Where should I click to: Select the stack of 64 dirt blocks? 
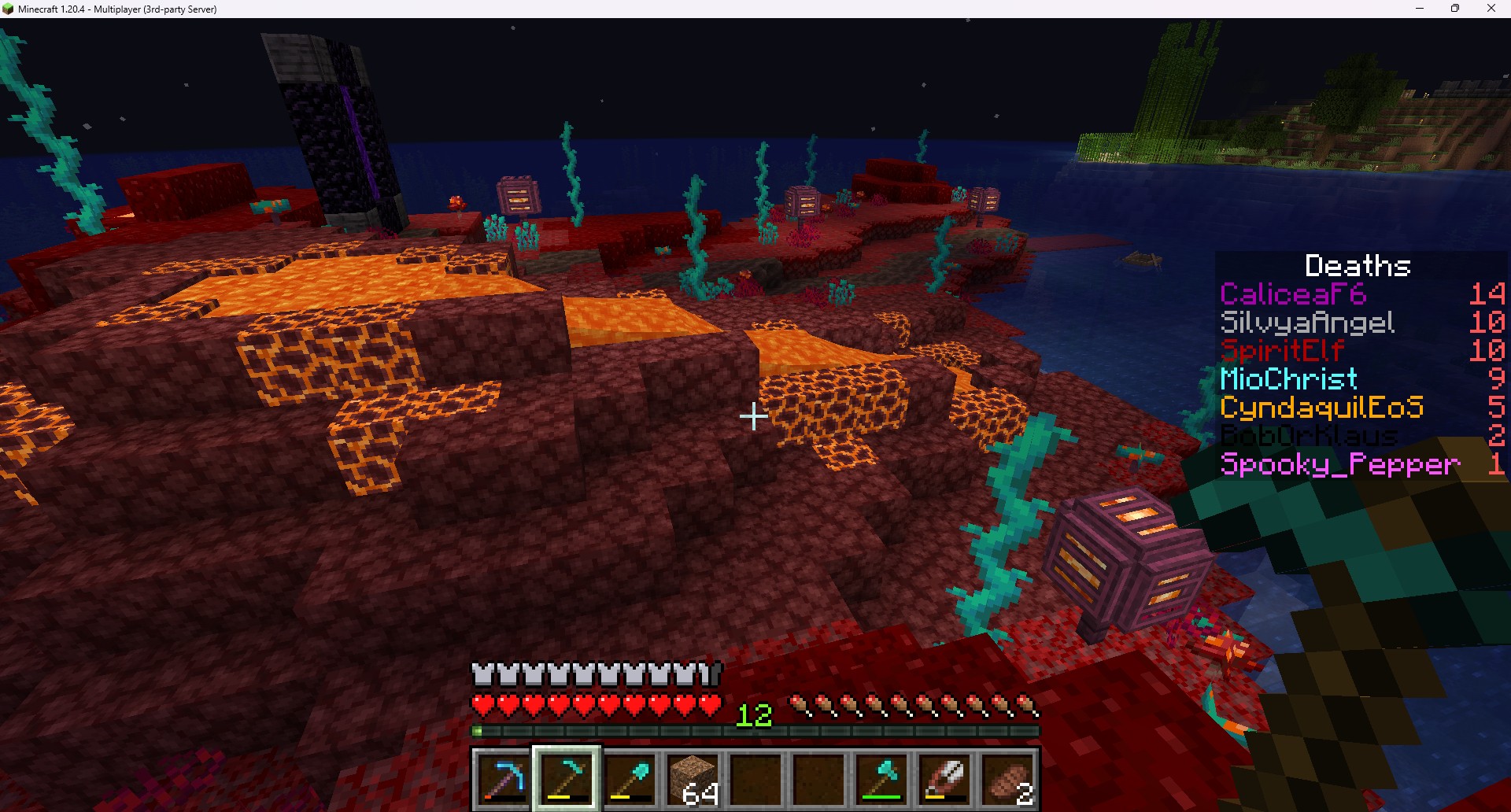(x=693, y=778)
